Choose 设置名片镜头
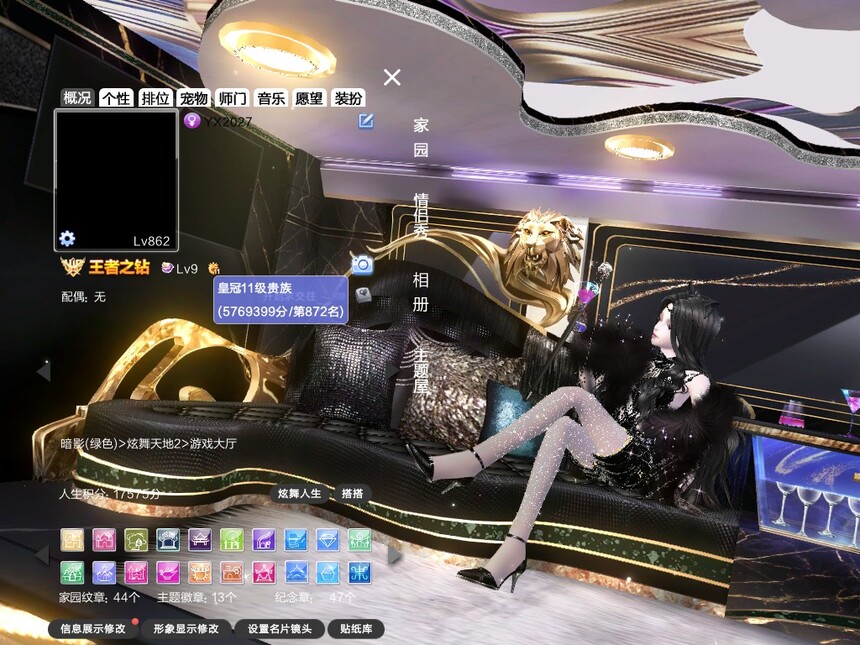The width and height of the screenshot is (860, 645). (x=280, y=629)
